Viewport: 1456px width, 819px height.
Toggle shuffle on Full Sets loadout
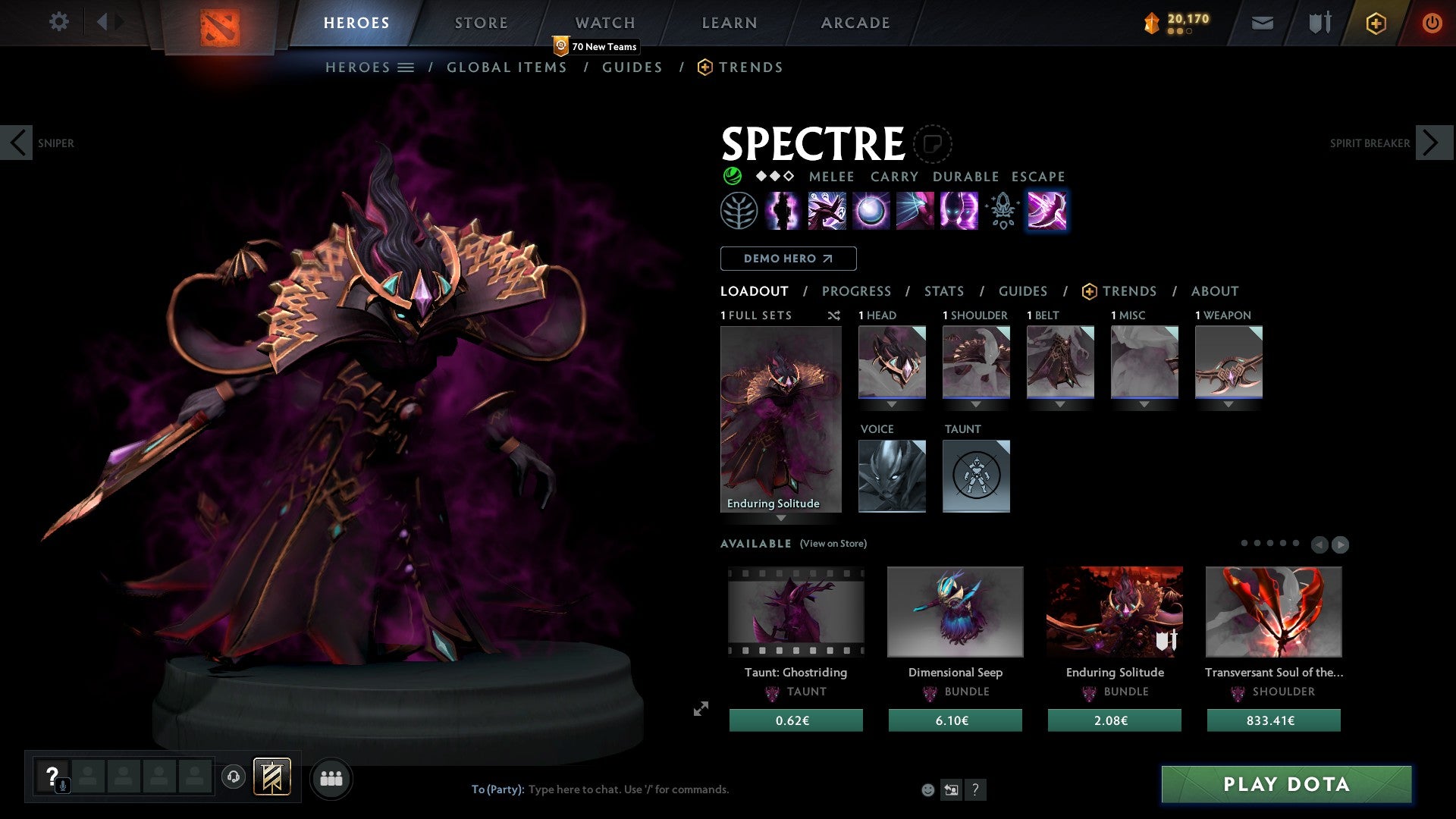point(834,315)
